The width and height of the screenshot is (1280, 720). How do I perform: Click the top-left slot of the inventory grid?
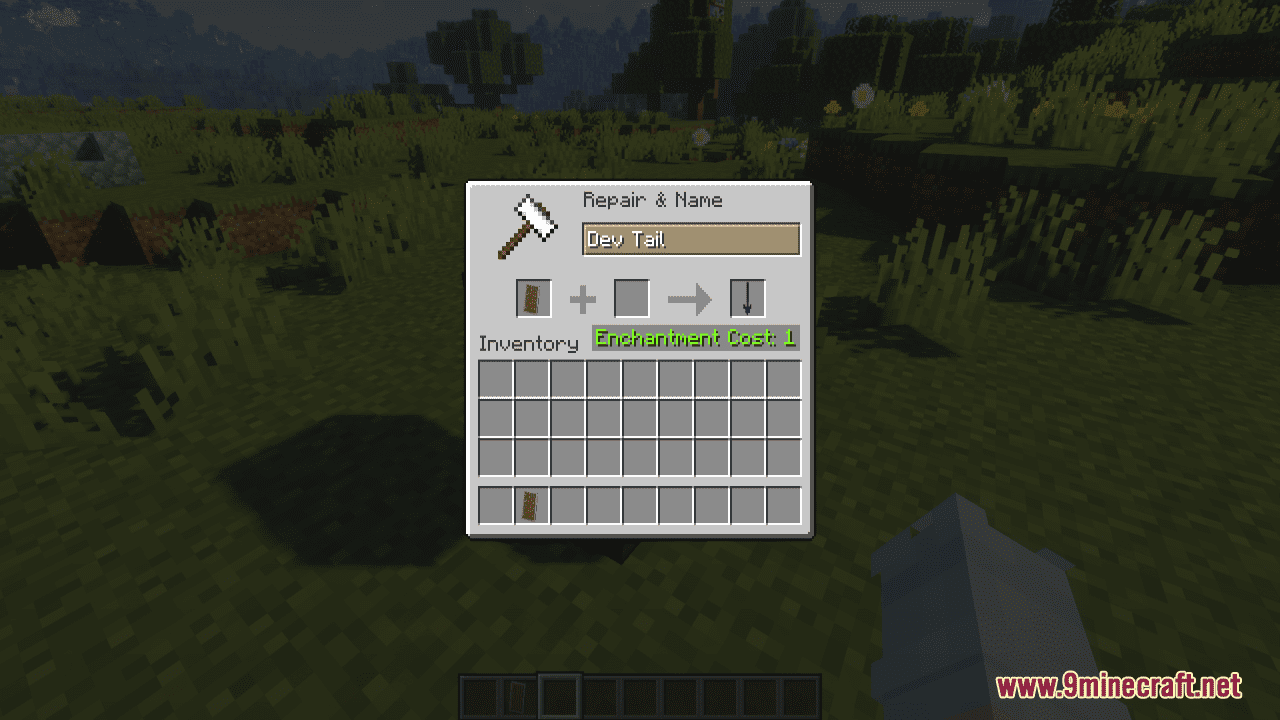click(x=494, y=379)
